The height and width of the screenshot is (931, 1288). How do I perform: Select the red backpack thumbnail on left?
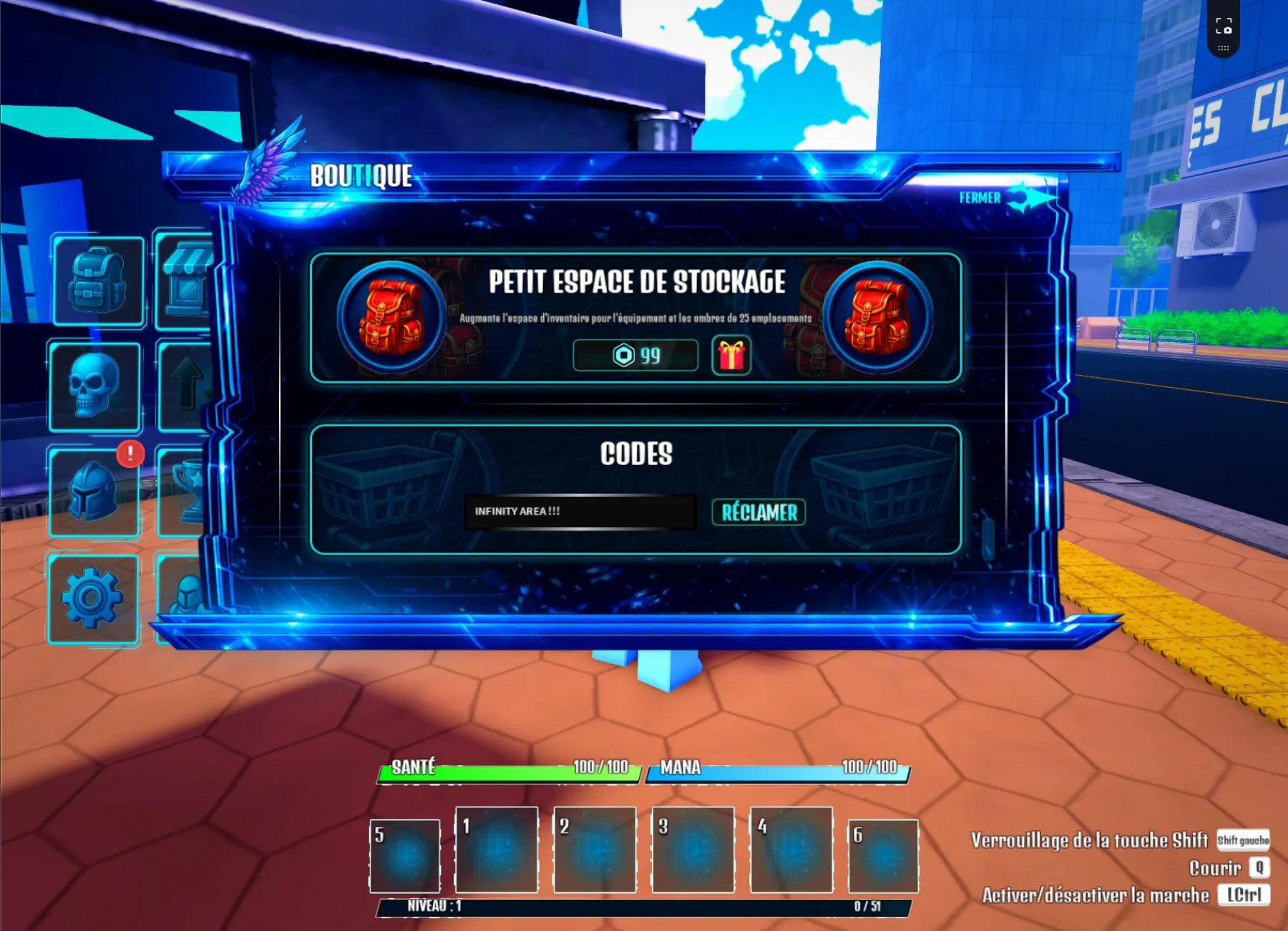392,313
